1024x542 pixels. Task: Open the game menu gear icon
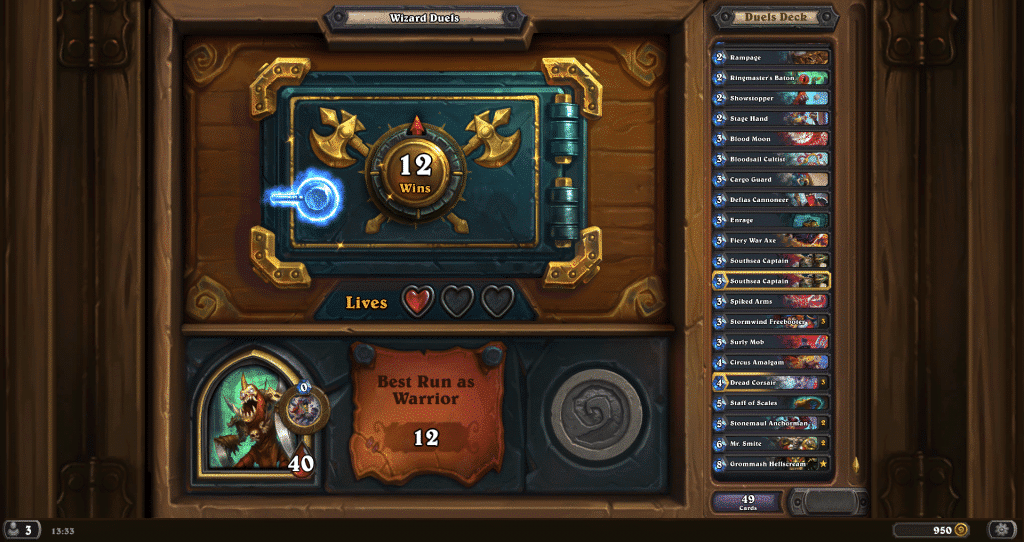tap(1001, 529)
